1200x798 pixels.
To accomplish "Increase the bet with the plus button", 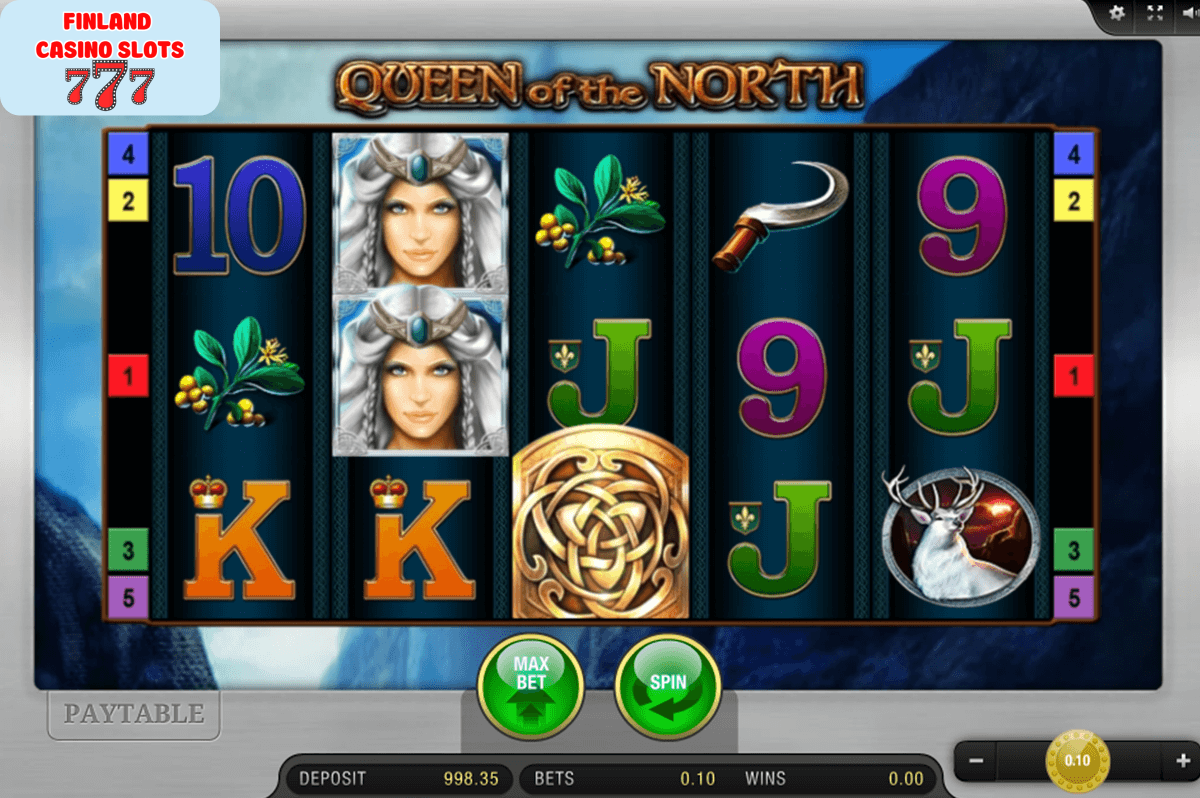I will point(1181,761).
